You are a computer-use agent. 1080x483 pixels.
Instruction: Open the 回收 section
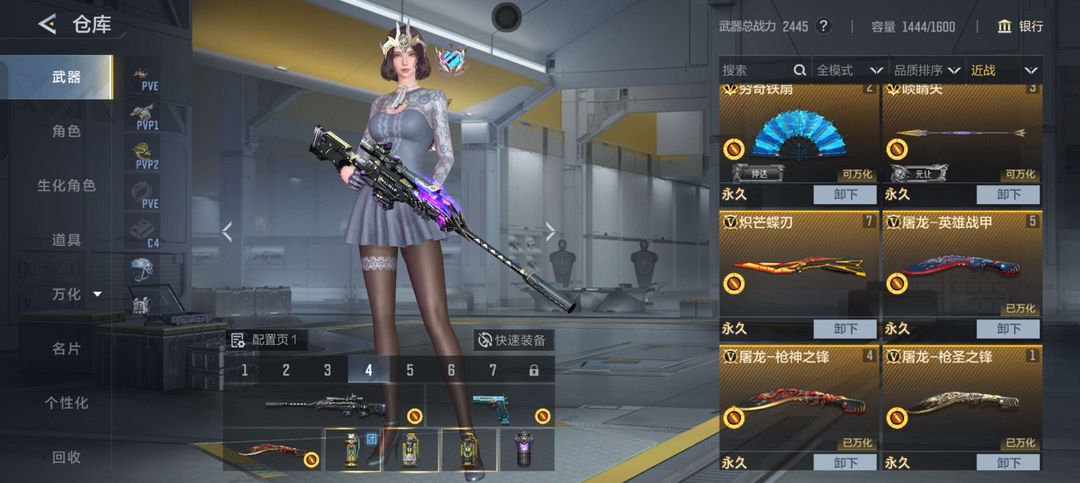point(66,457)
